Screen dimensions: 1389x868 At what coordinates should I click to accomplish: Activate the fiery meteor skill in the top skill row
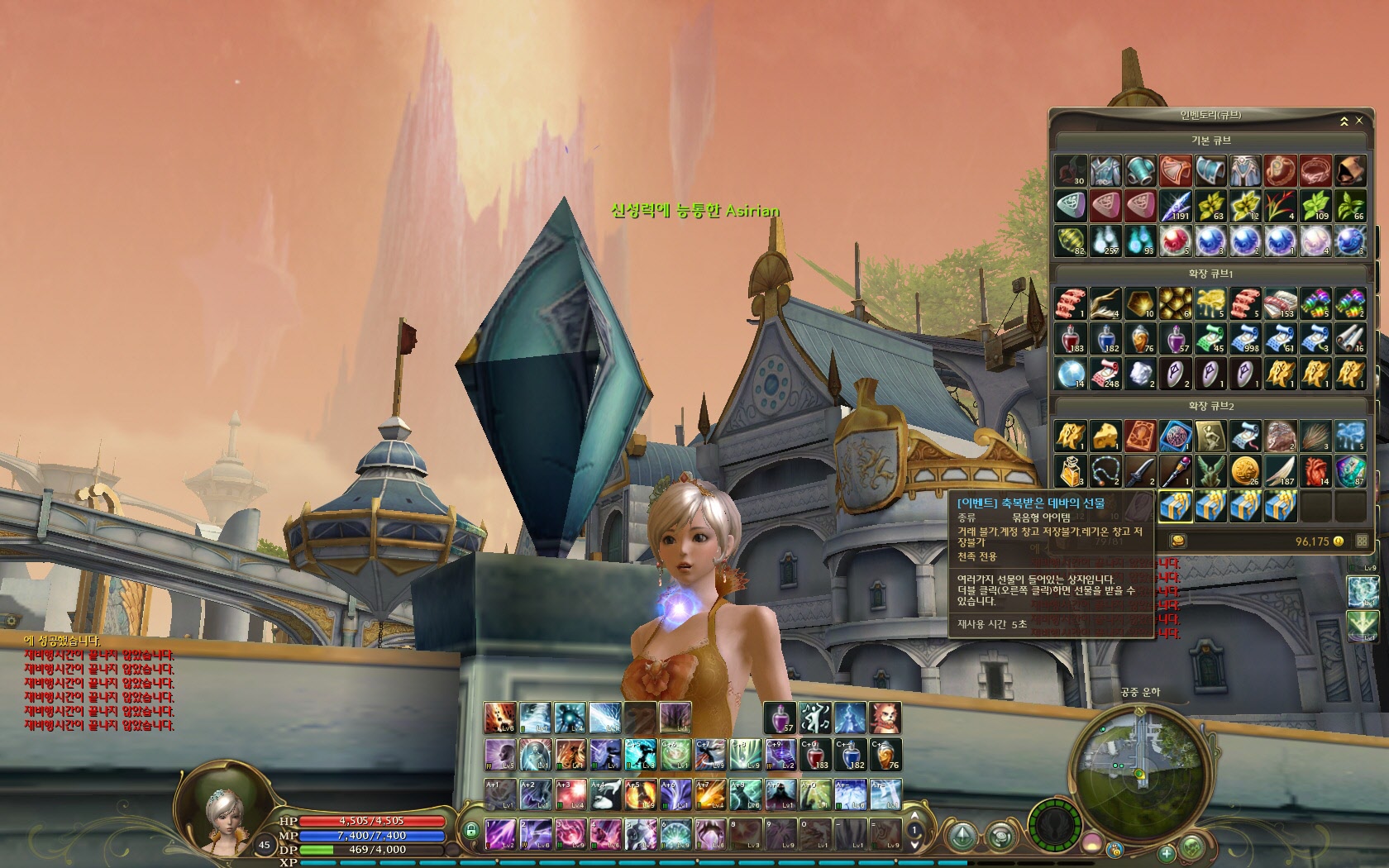[x=500, y=718]
